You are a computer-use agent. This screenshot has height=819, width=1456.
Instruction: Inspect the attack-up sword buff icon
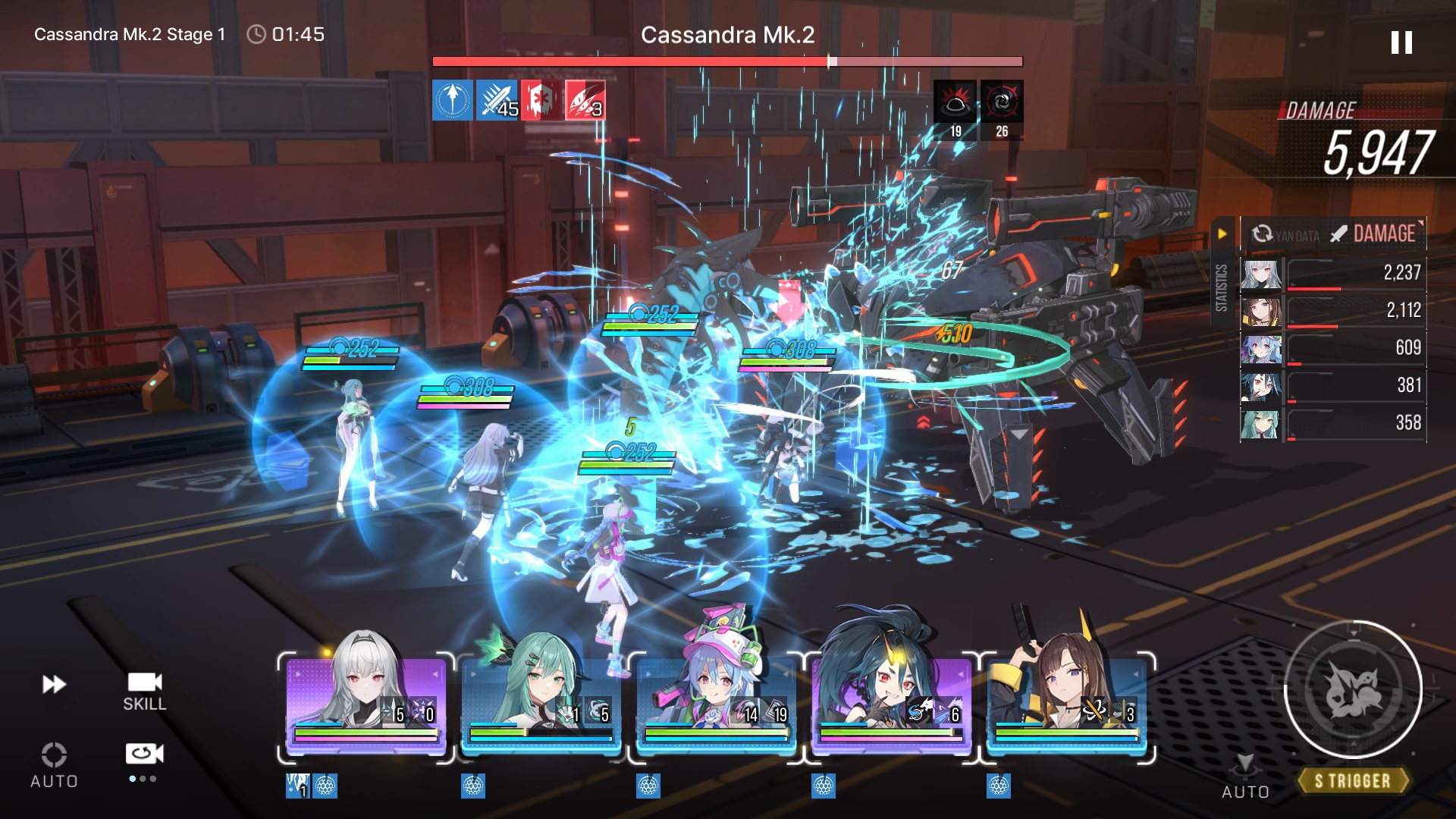tap(497, 101)
